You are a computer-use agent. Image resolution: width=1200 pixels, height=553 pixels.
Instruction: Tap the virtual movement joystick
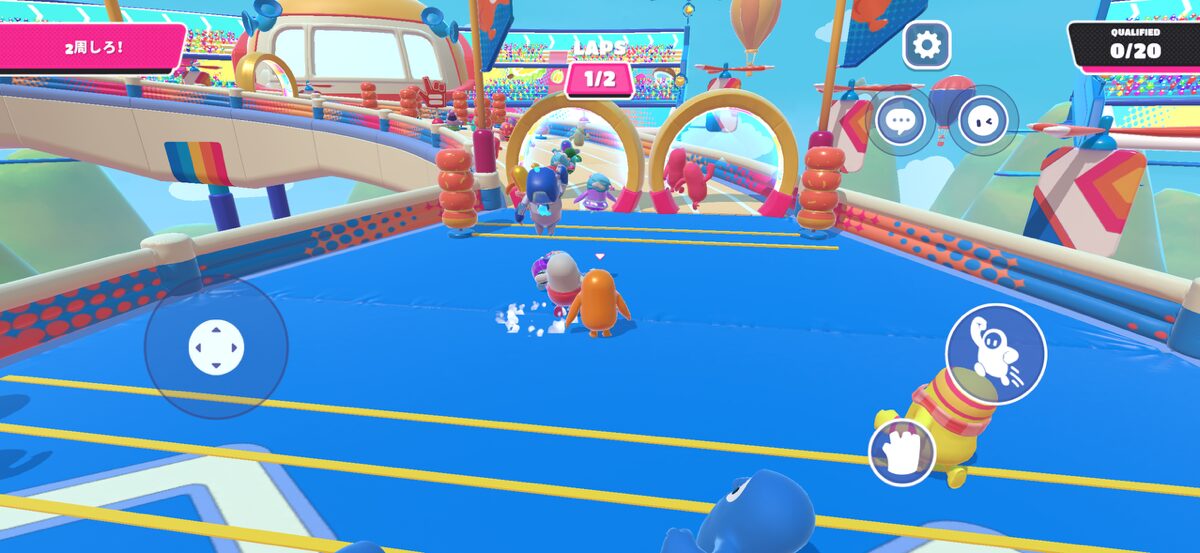[216, 348]
